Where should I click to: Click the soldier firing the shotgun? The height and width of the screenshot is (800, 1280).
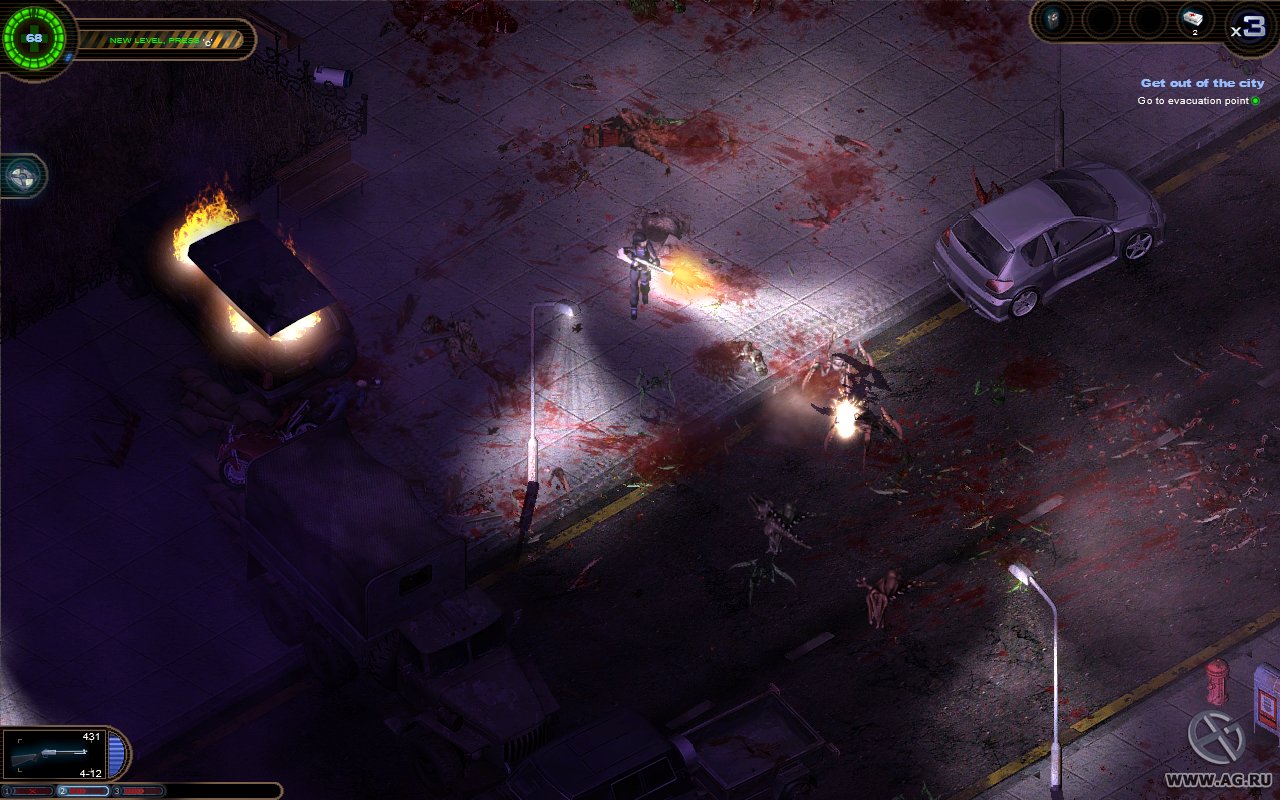637,270
